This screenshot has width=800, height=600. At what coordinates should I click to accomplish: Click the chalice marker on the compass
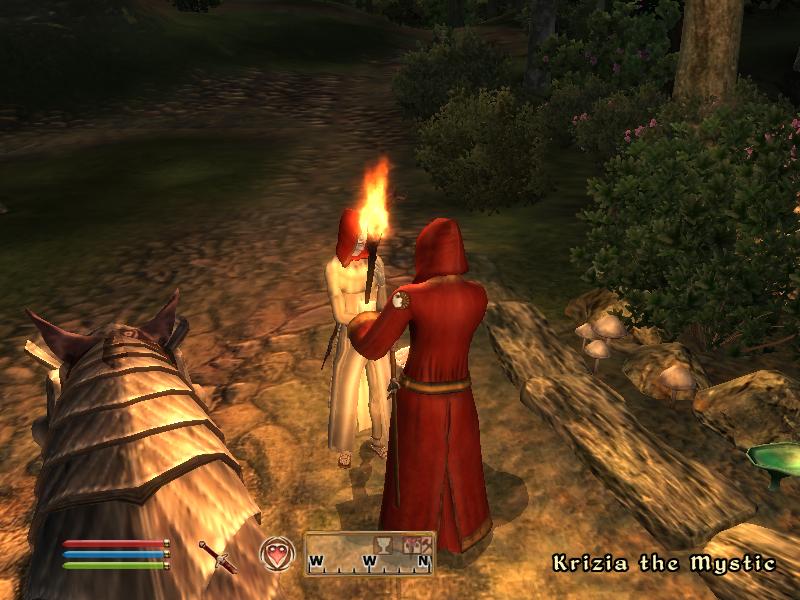[379, 543]
